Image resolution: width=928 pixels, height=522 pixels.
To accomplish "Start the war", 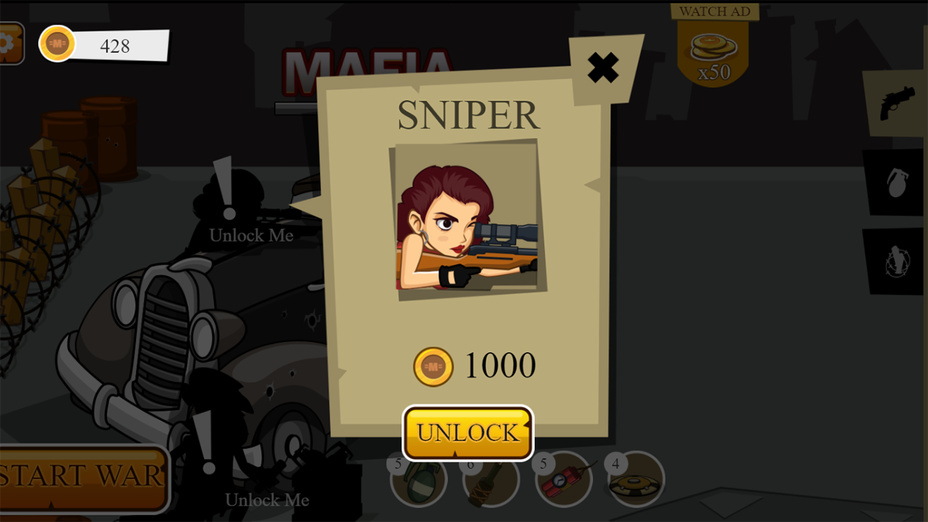I will [x=82, y=476].
